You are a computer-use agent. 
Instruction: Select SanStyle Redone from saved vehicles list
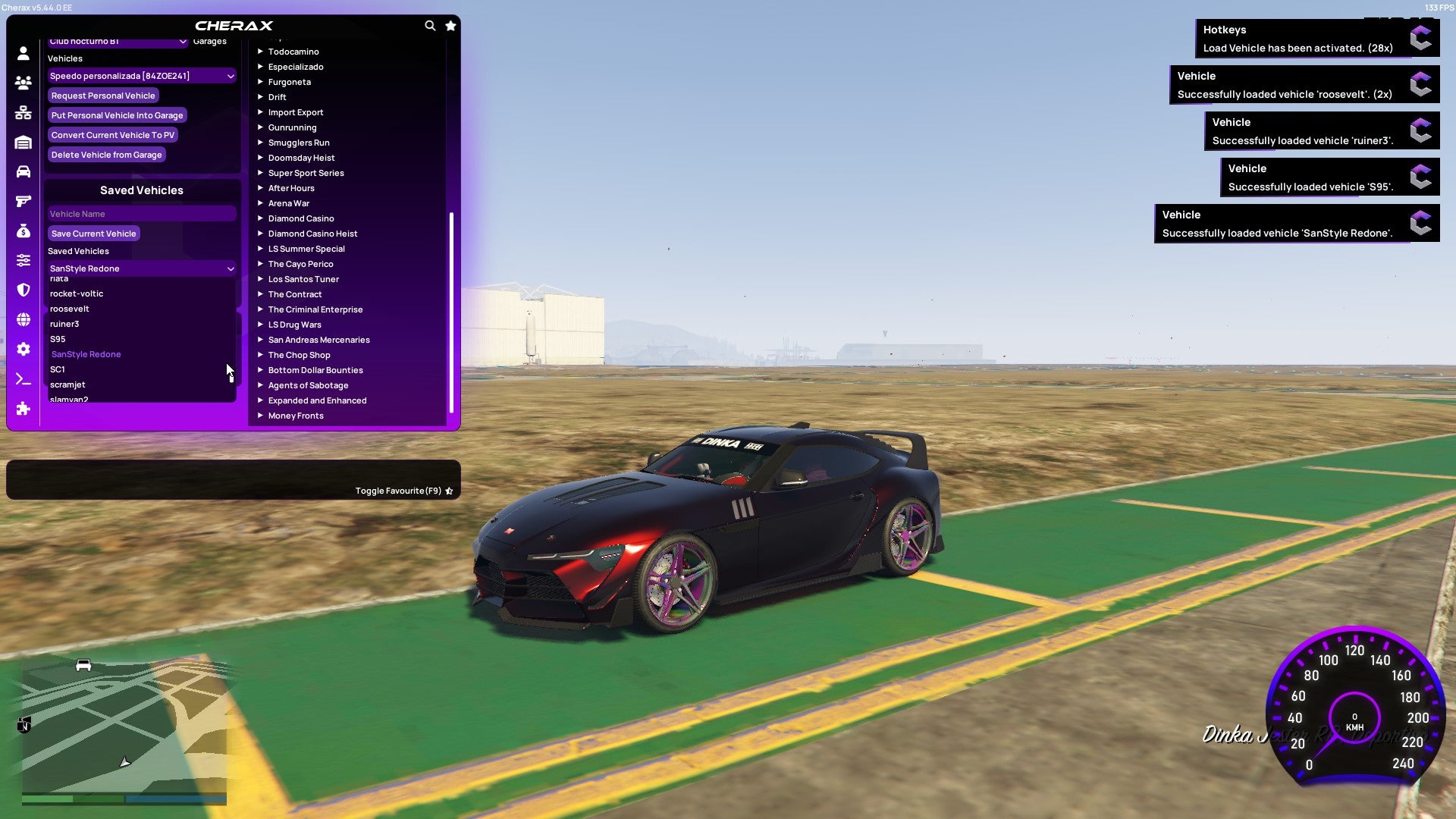86,354
